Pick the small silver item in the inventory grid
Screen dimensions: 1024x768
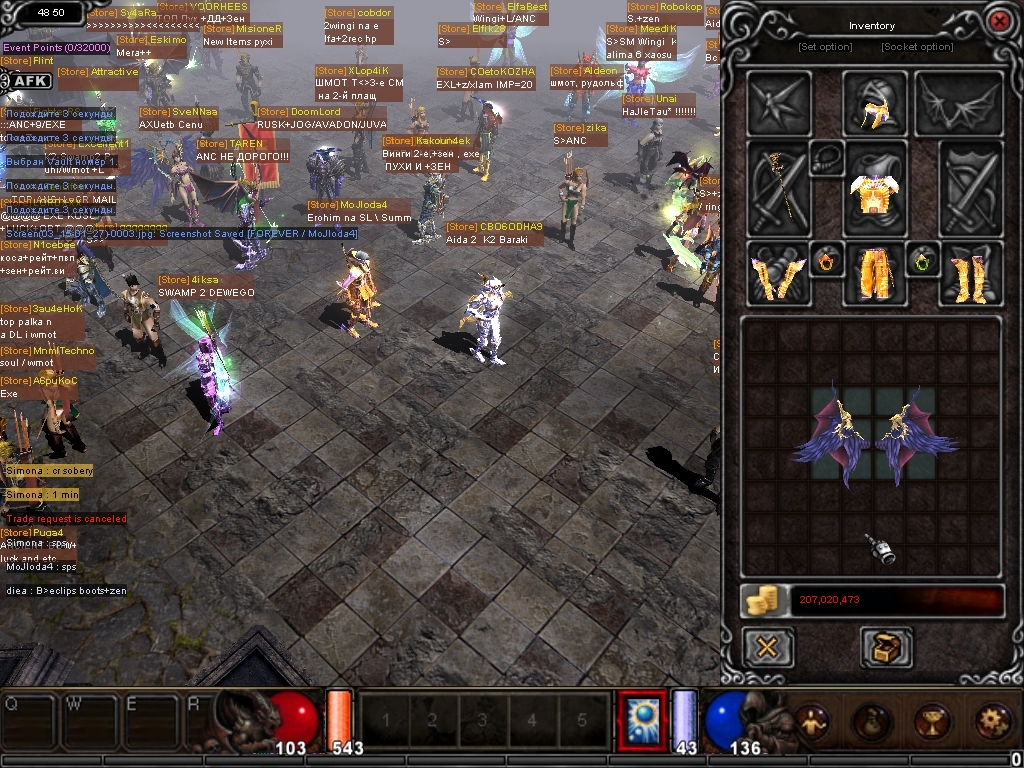point(881,549)
